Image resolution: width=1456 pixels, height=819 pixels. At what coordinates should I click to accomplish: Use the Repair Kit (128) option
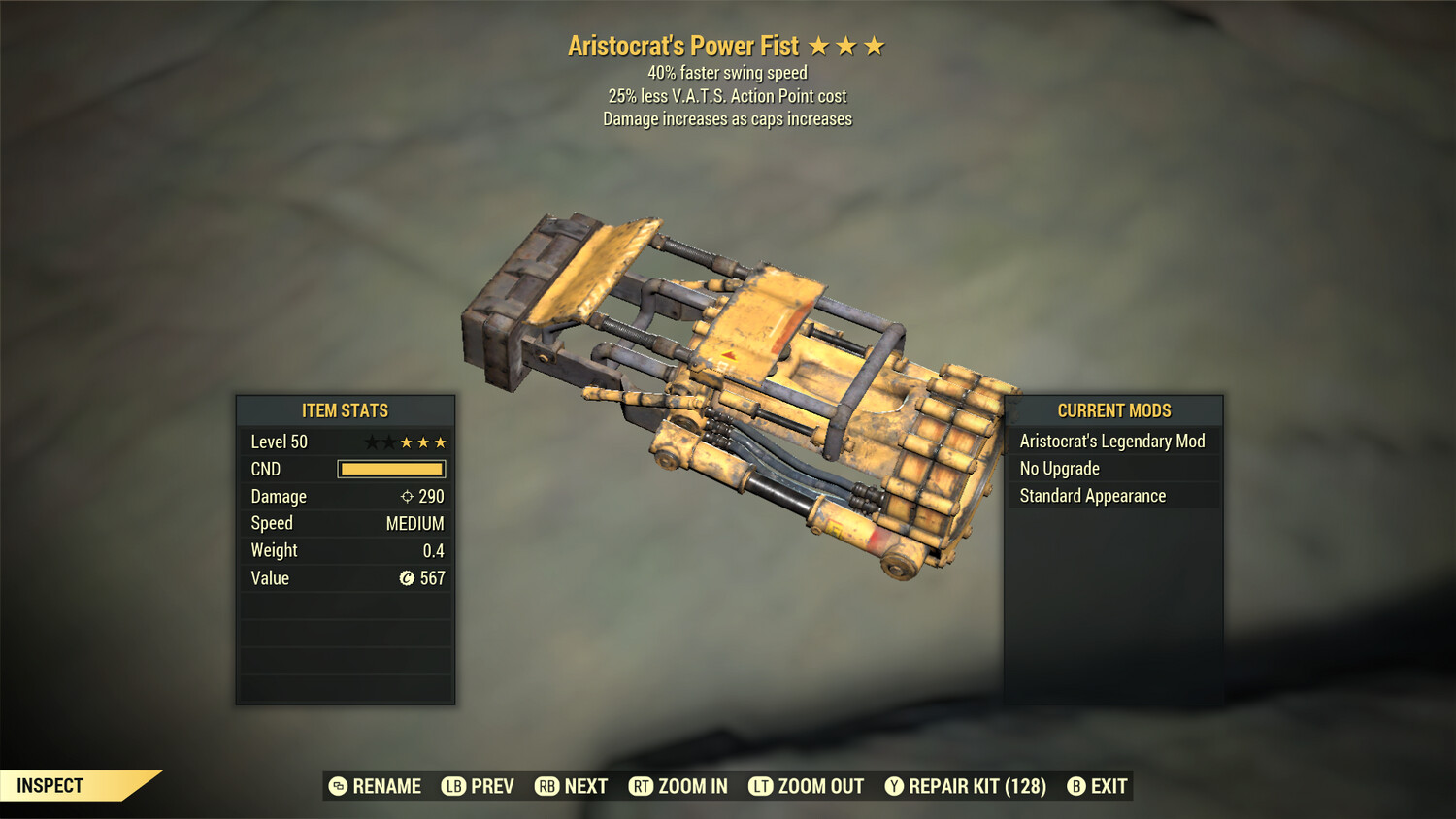[966, 786]
